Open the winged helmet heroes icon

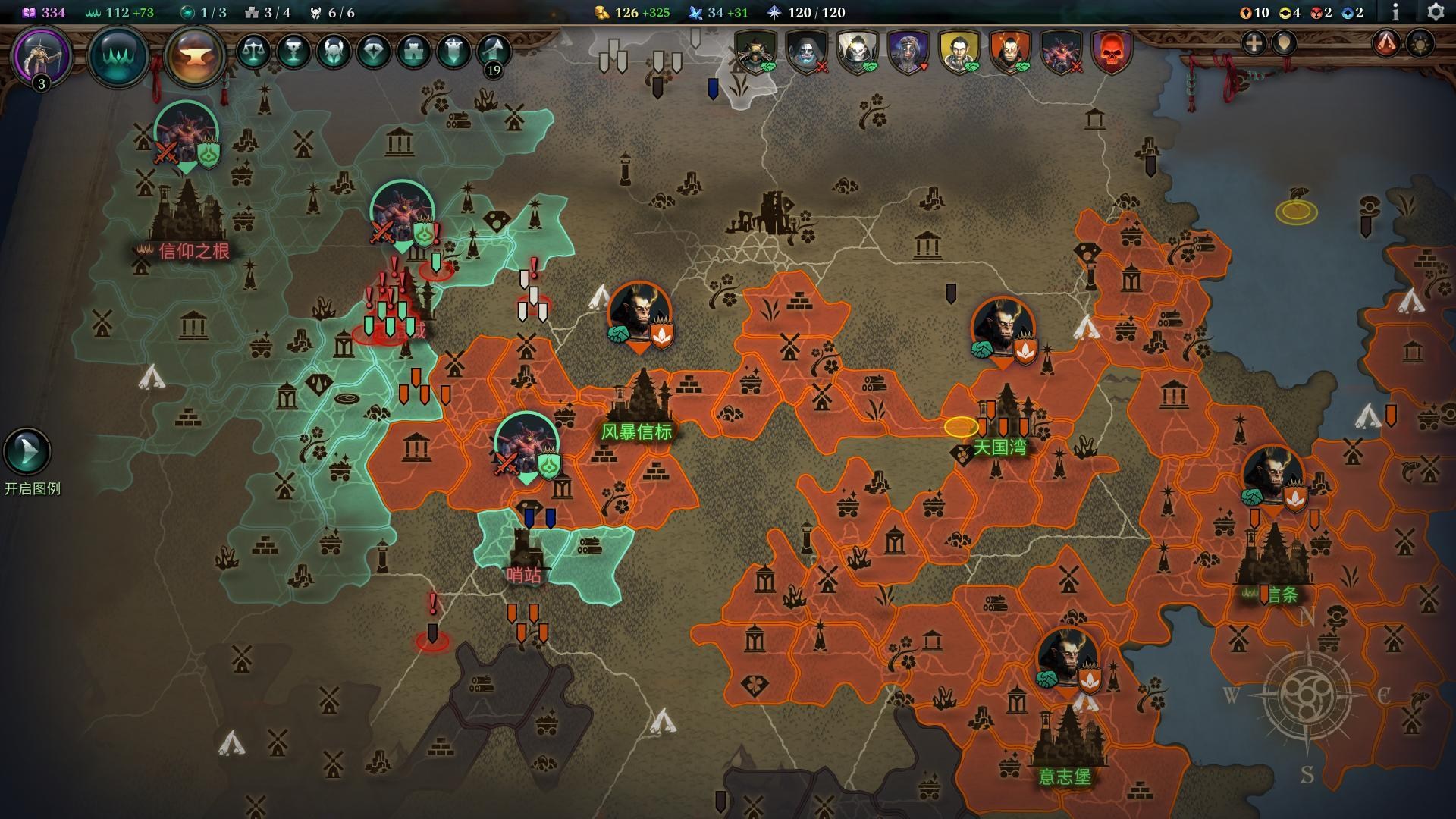click(x=334, y=52)
